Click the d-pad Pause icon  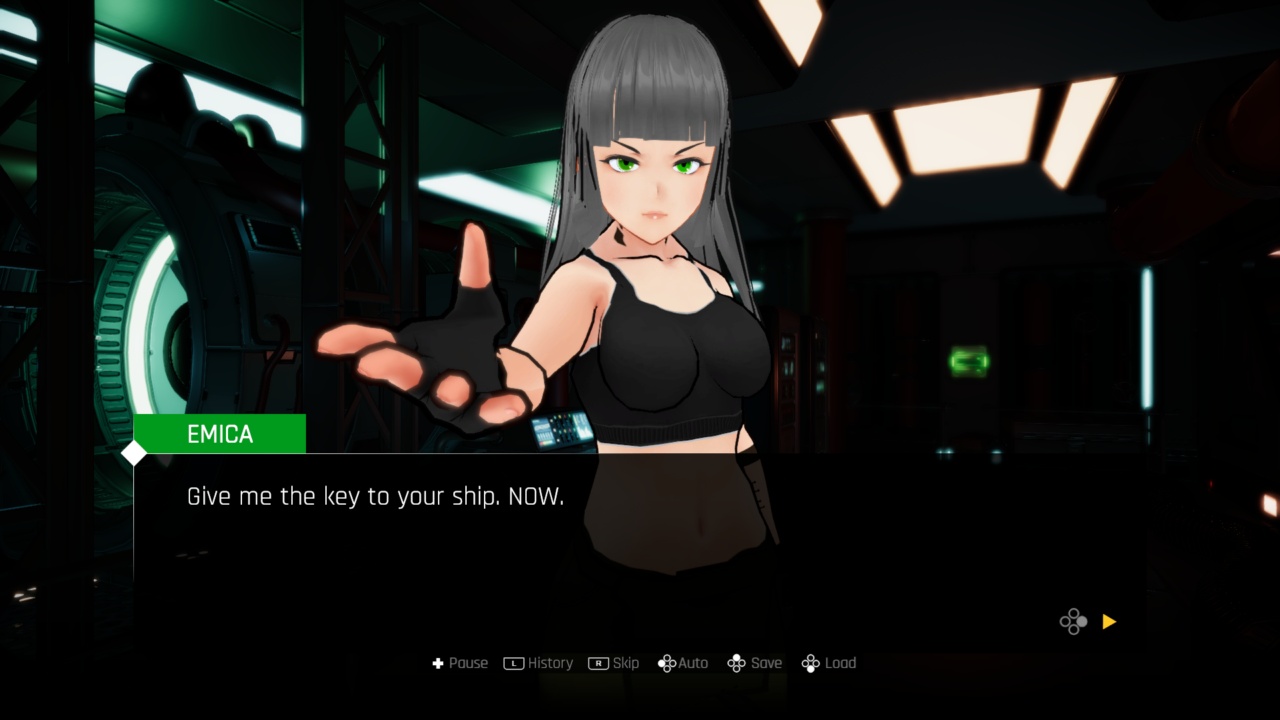pyautogui.click(x=438, y=663)
